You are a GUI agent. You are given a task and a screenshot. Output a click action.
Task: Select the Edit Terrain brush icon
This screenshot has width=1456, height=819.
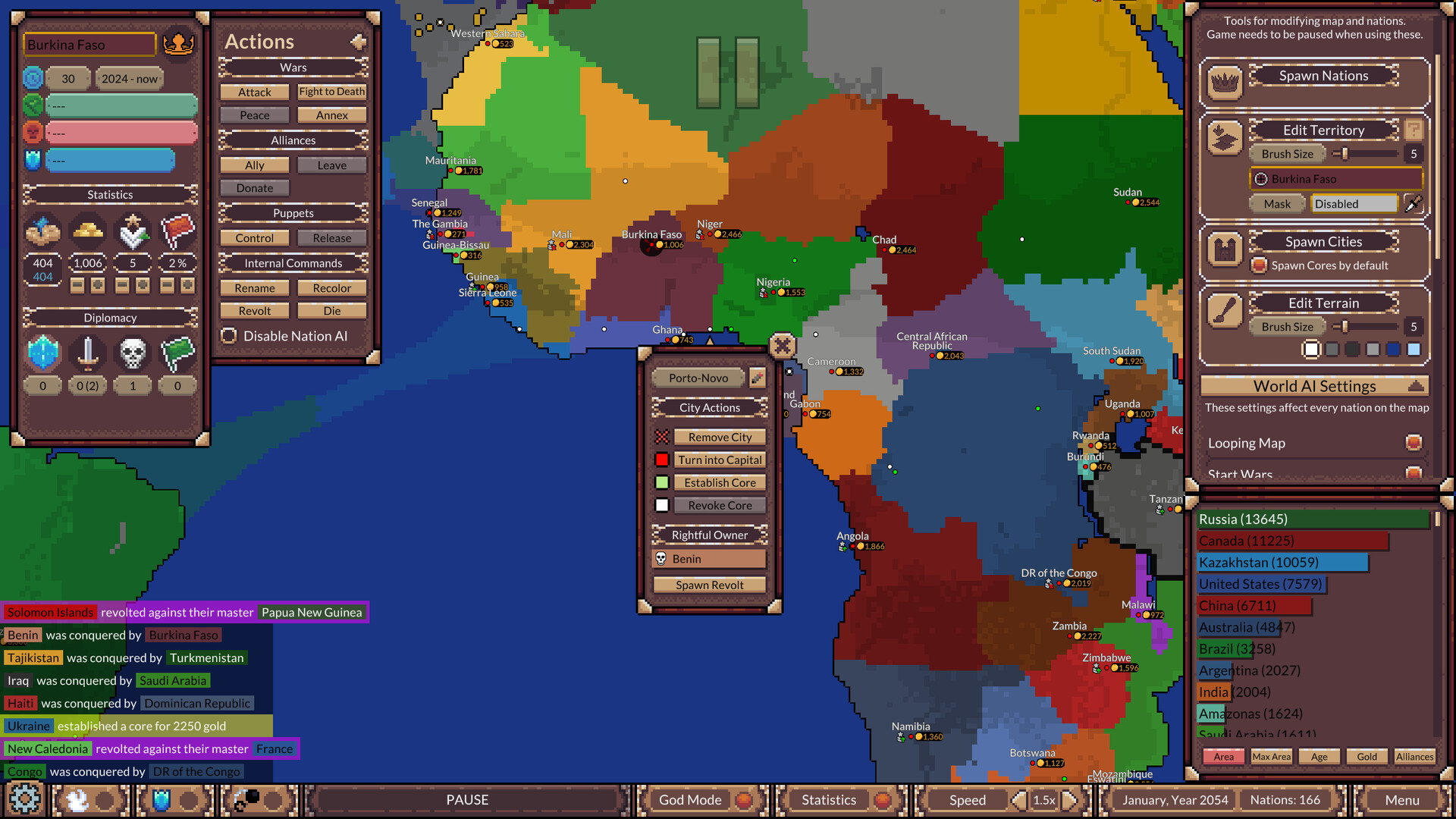pyautogui.click(x=1224, y=311)
